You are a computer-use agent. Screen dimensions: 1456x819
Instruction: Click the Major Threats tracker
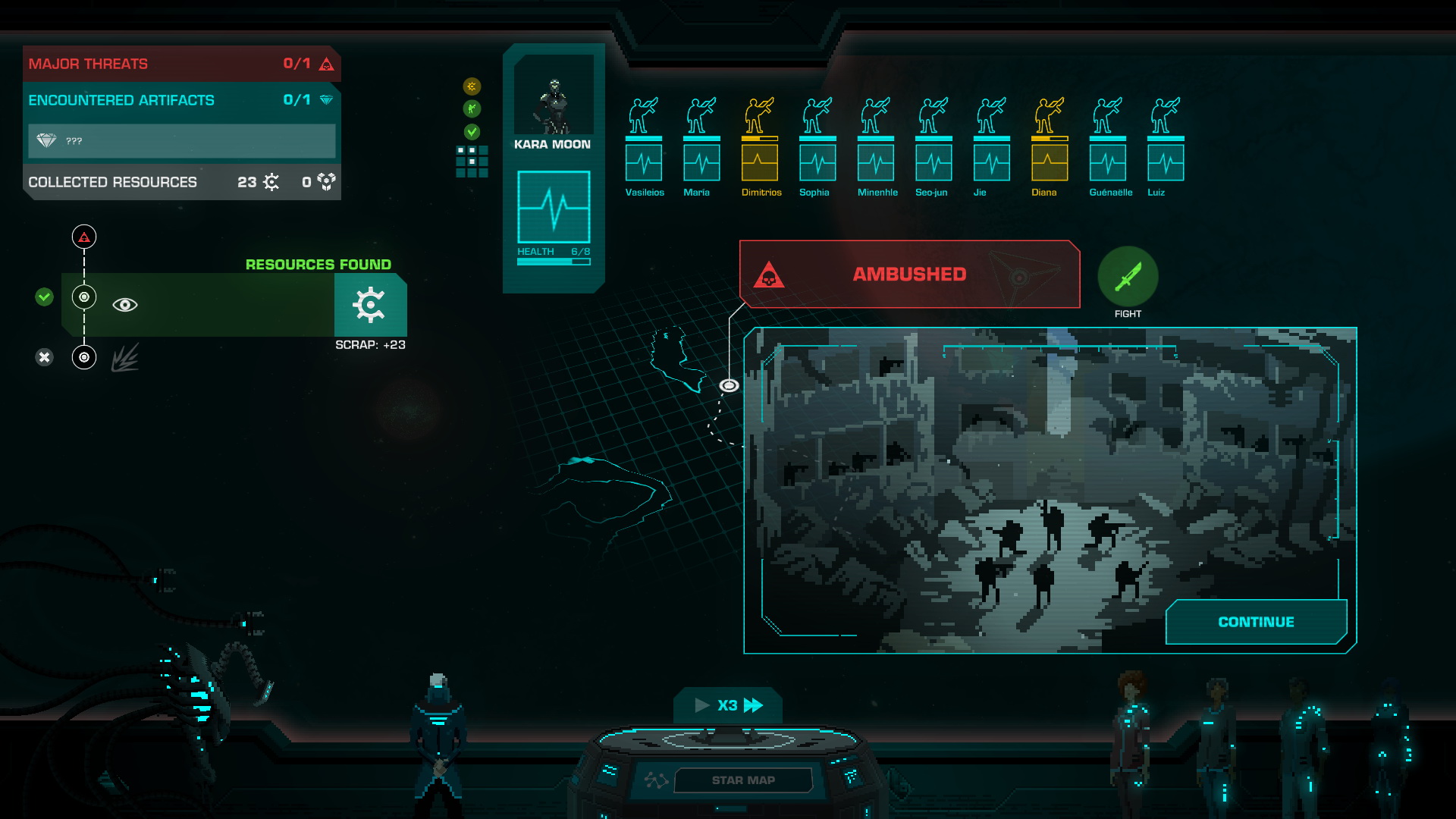click(181, 64)
